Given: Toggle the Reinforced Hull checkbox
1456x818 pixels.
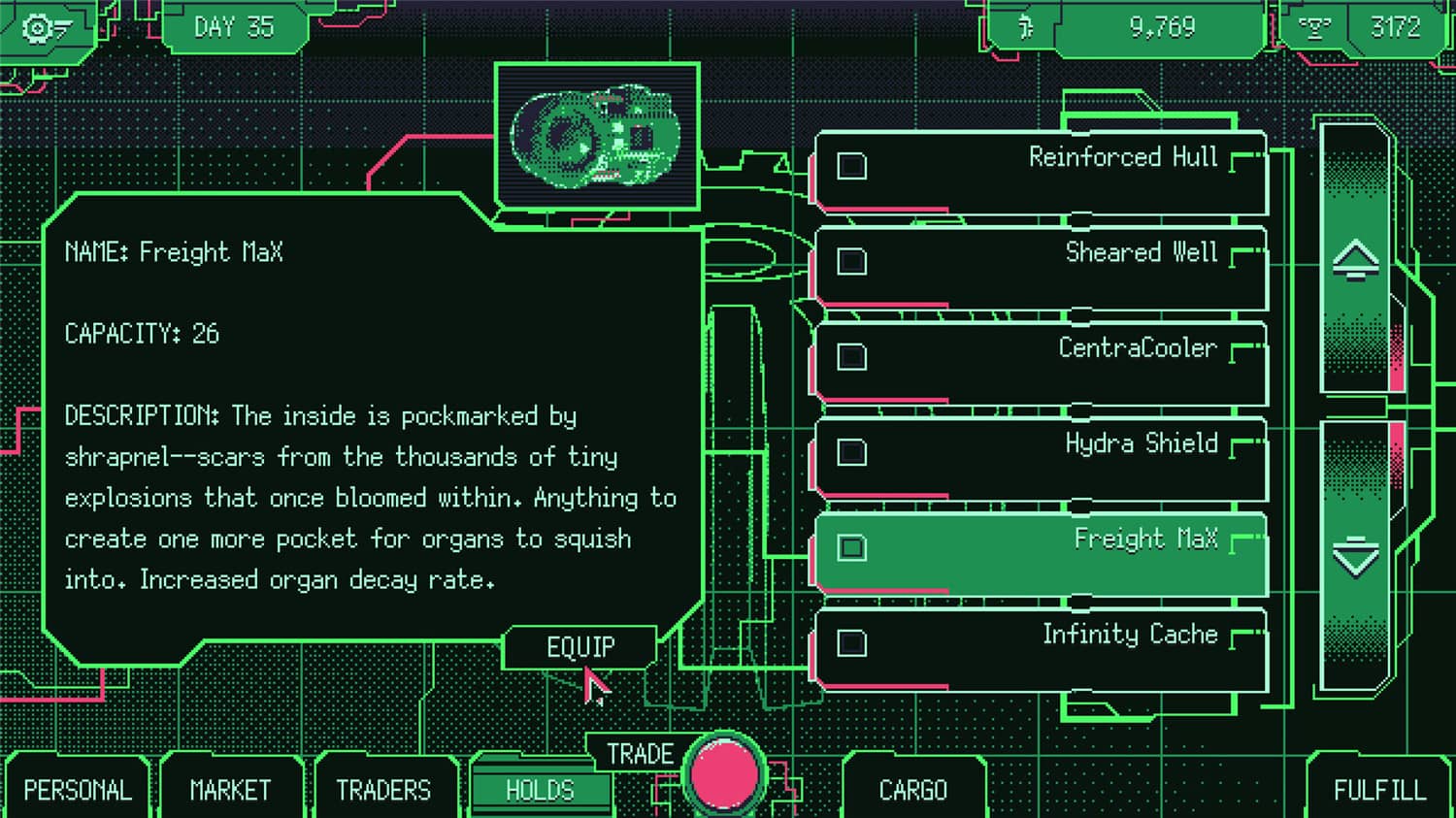Looking at the screenshot, I should (x=851, y=167).
